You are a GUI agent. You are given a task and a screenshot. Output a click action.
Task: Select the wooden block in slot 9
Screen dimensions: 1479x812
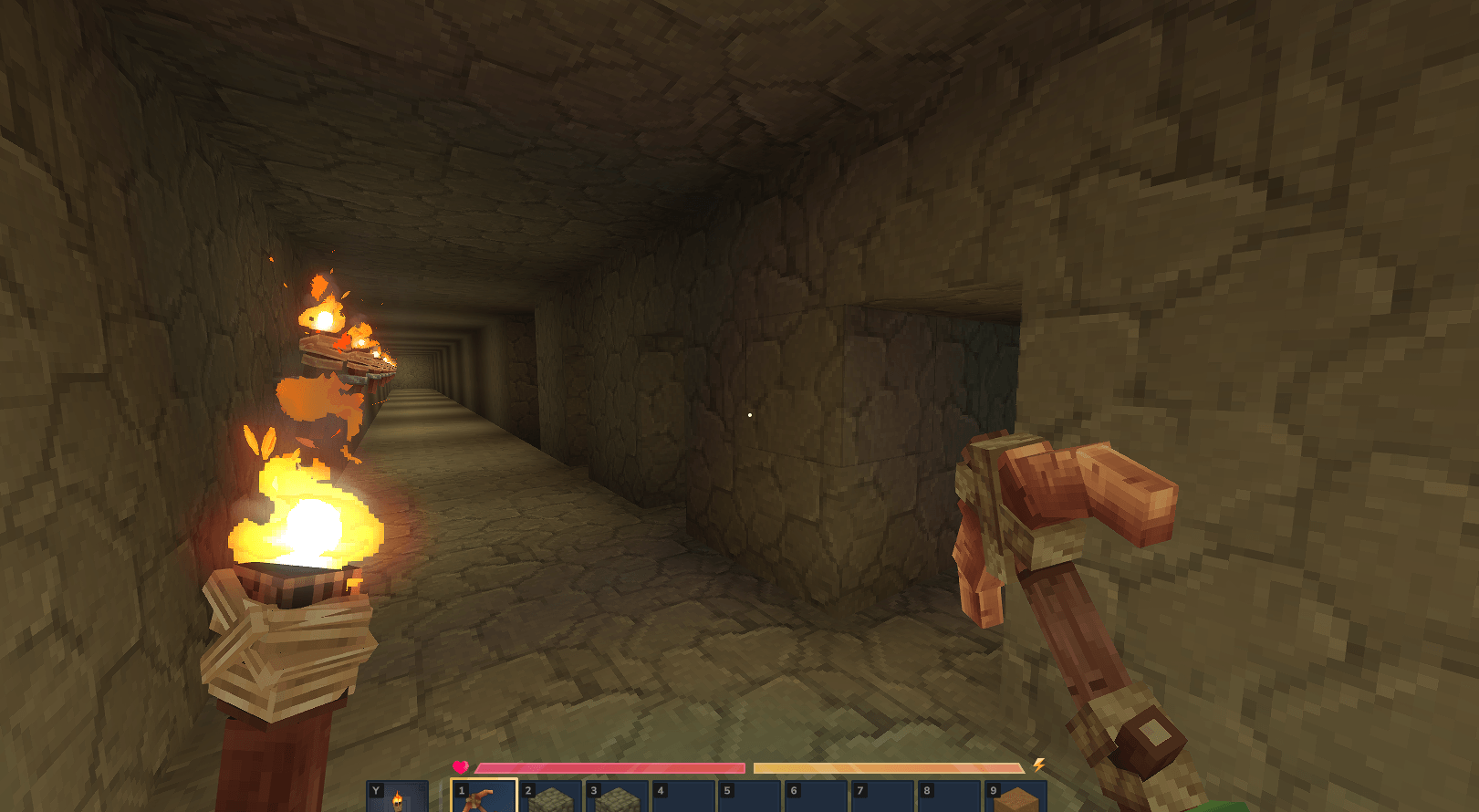point(1016,797)
